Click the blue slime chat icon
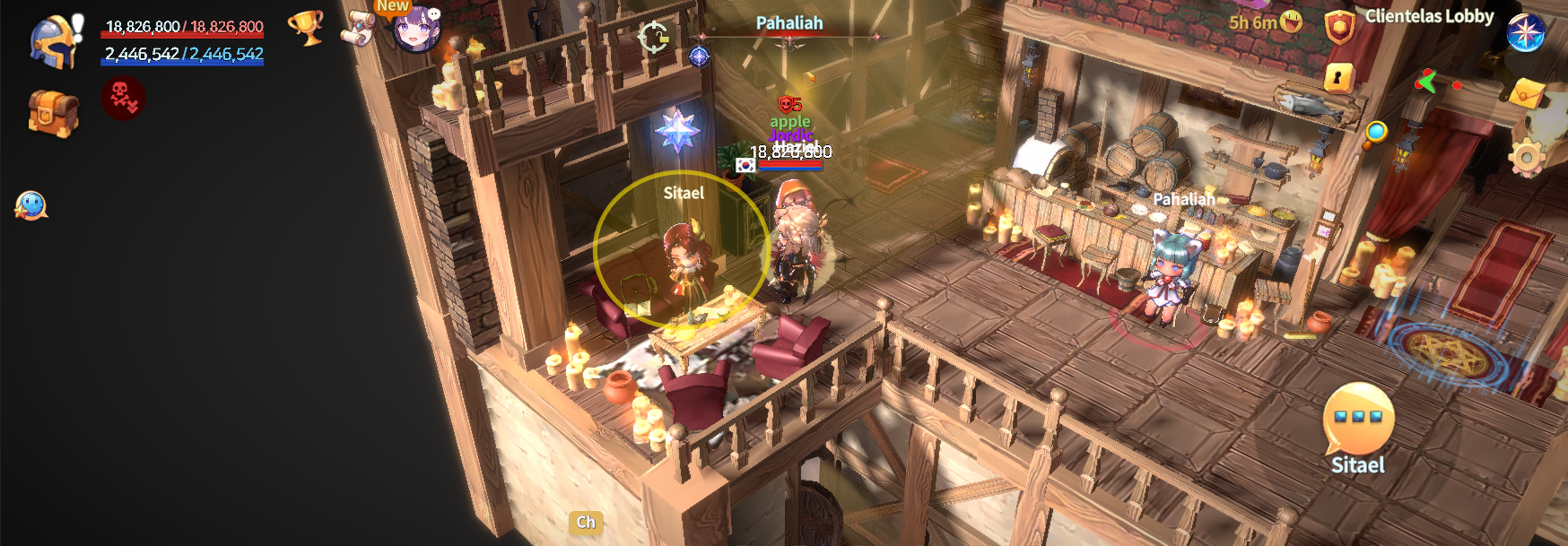Viewport: 1568px width, 546px height. coord(30,205)
